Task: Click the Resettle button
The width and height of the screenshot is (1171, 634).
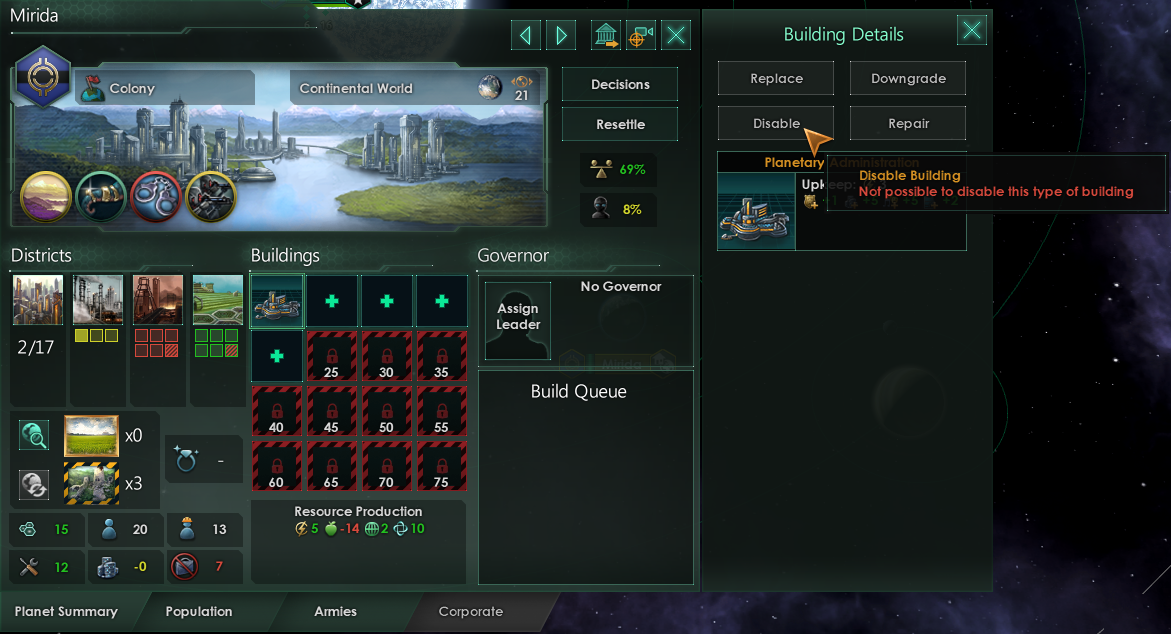Action: (x=620, y=125)
